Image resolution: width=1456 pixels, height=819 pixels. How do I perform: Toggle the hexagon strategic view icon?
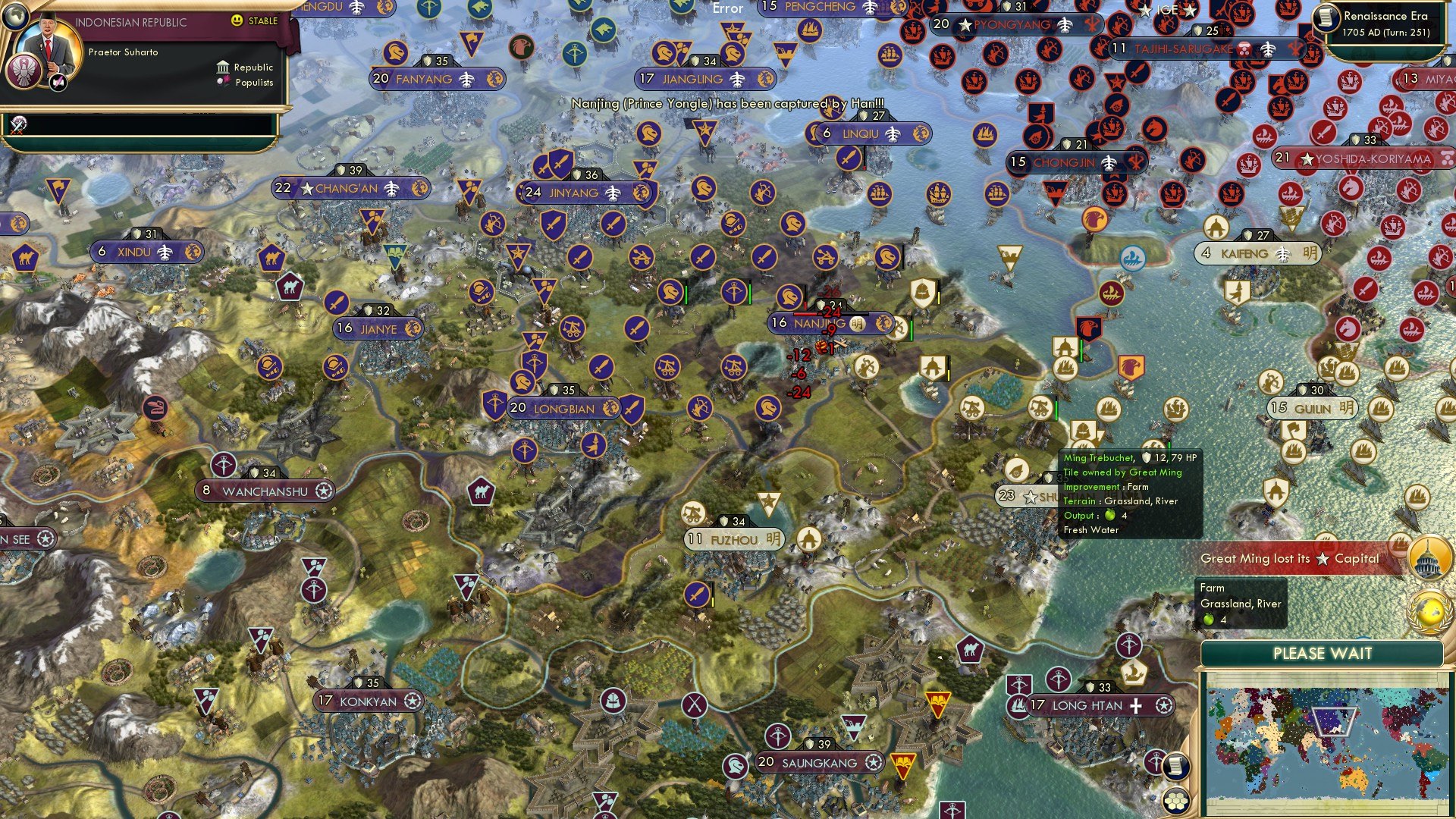[1176, 801]
